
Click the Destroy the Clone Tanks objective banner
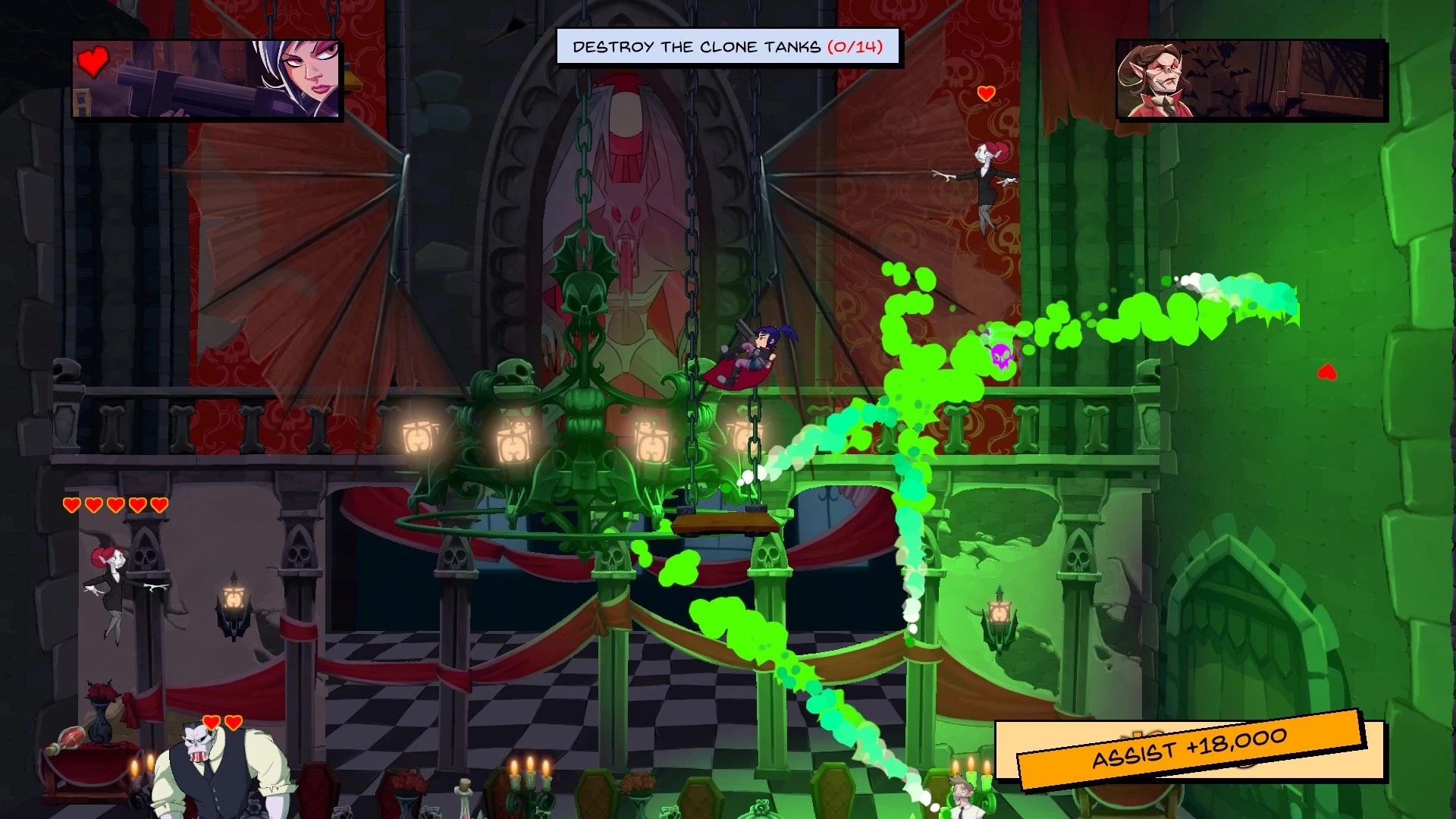pyautogui.click(x=728, y=47)
